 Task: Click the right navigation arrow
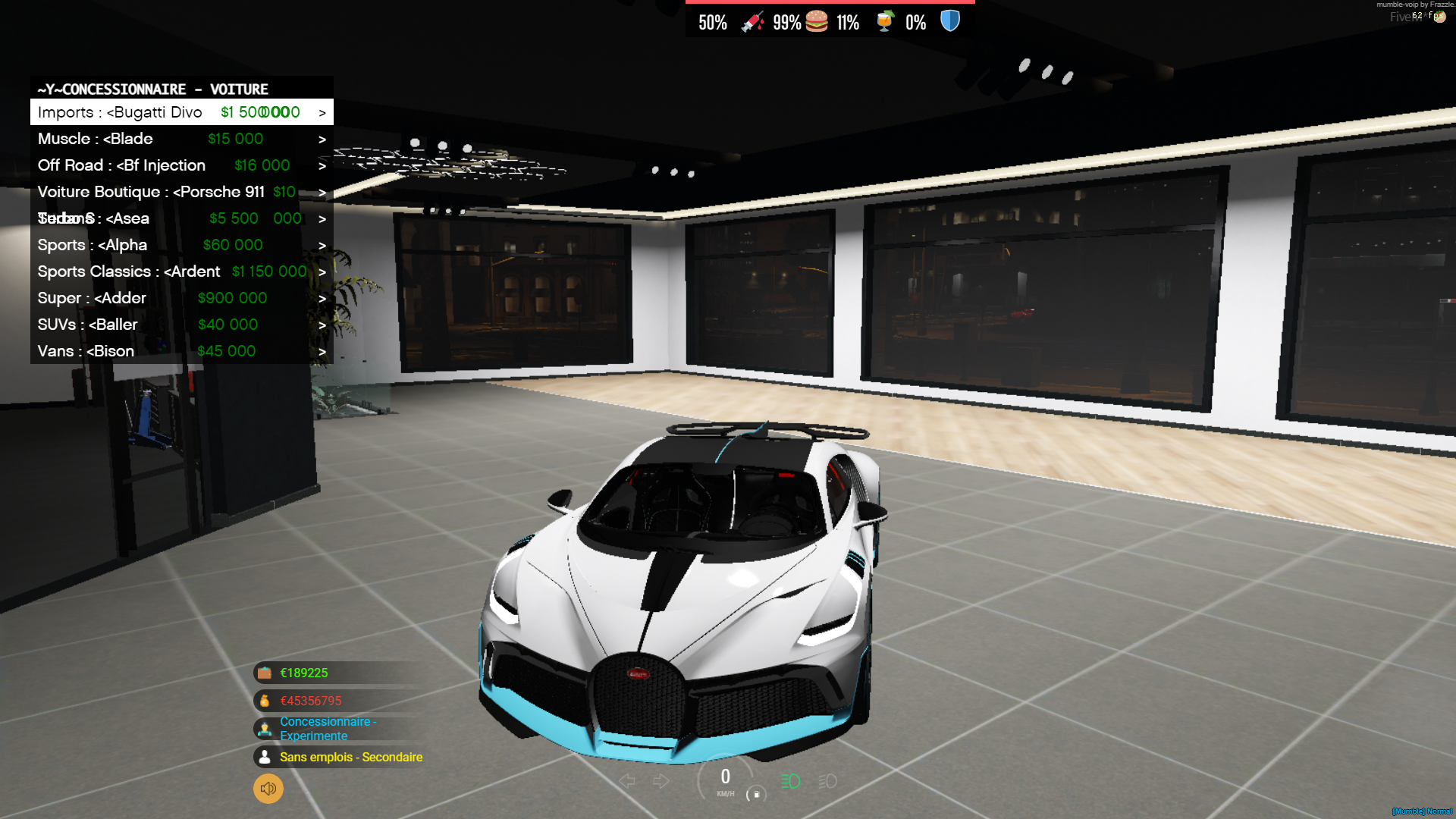pyautogui.click(x=661, y=780)
